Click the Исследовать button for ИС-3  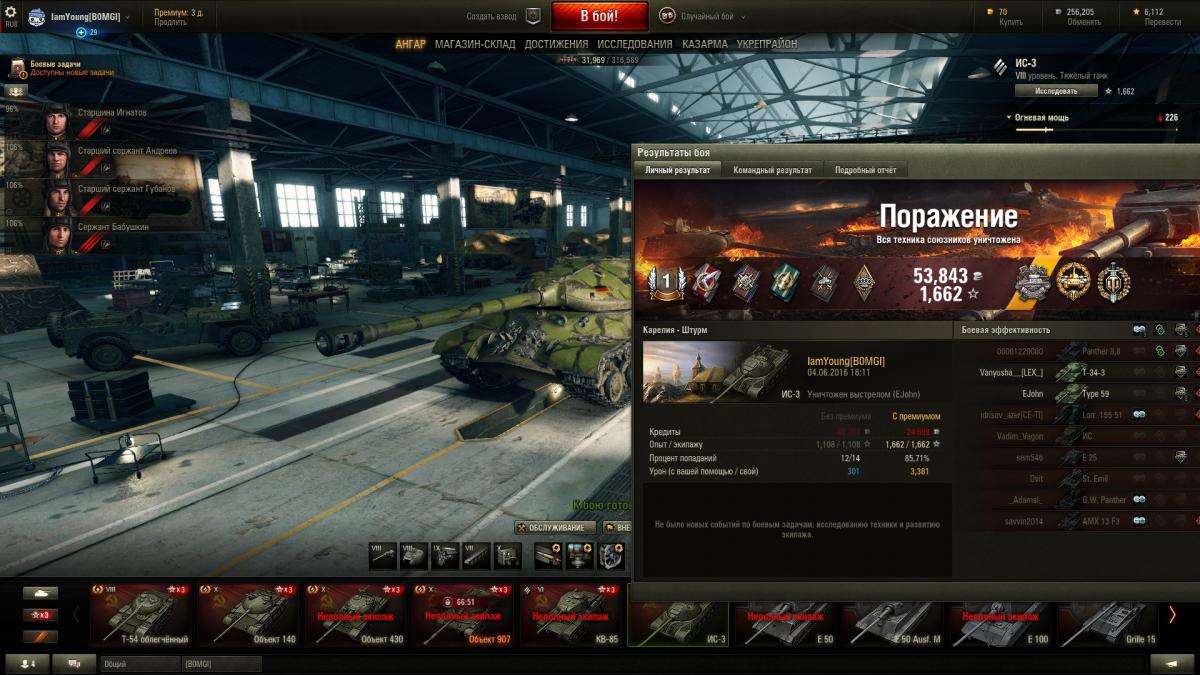1056,91
